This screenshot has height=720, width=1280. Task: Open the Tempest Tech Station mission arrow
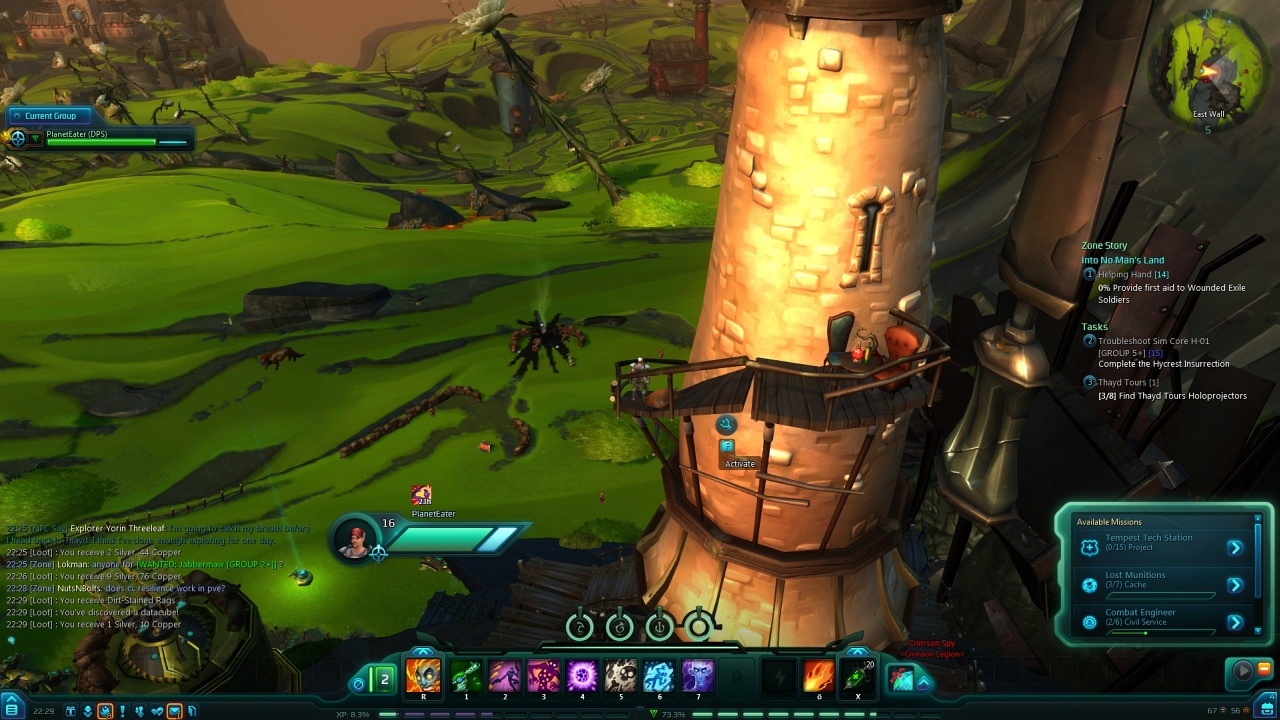point(1235,547)
